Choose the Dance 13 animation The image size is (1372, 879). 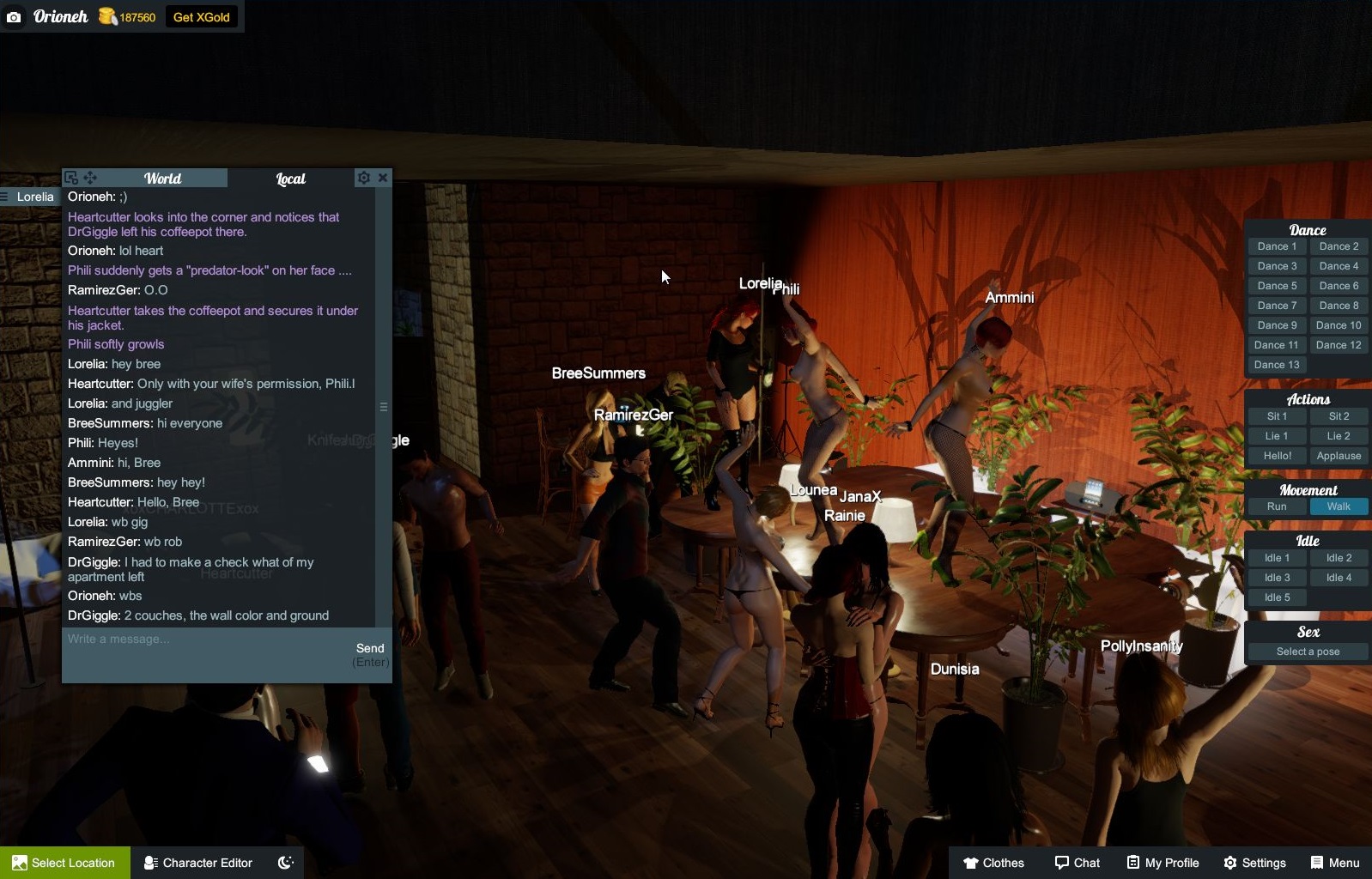pos(1277,365)
